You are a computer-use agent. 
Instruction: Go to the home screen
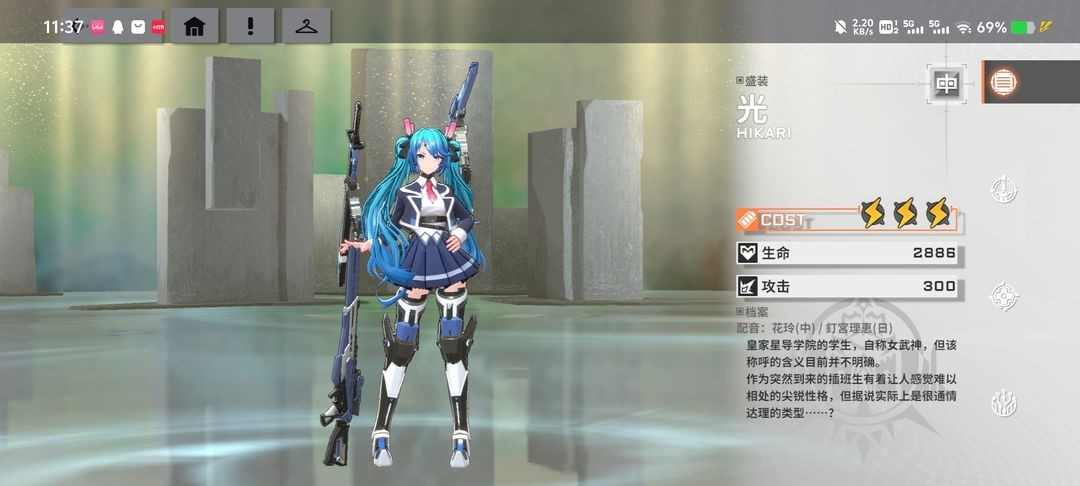(194, 26)
